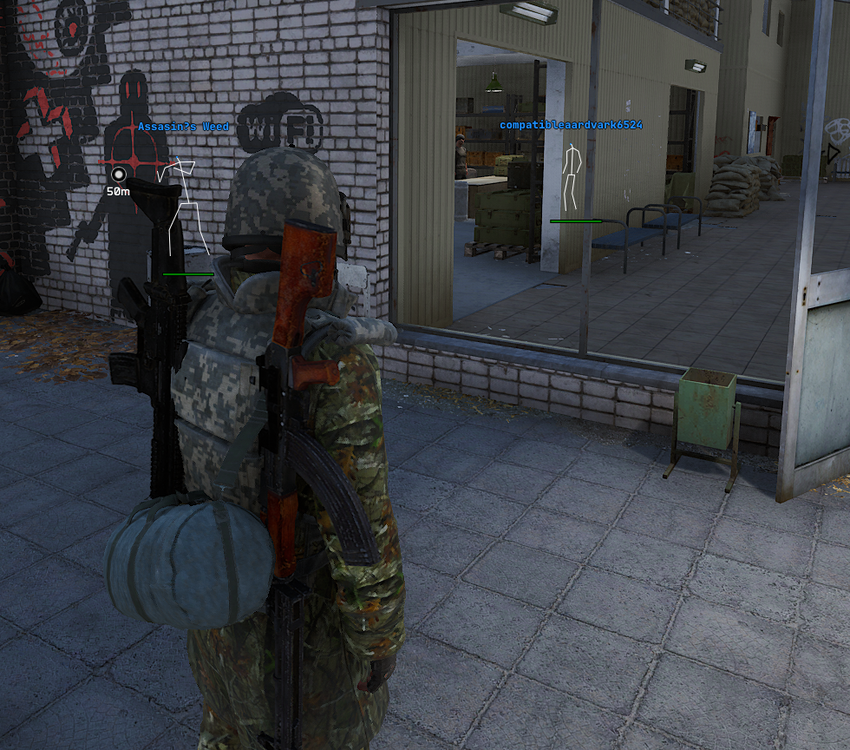Select the Assasin?s Weed player name tag

click(184, 127)
